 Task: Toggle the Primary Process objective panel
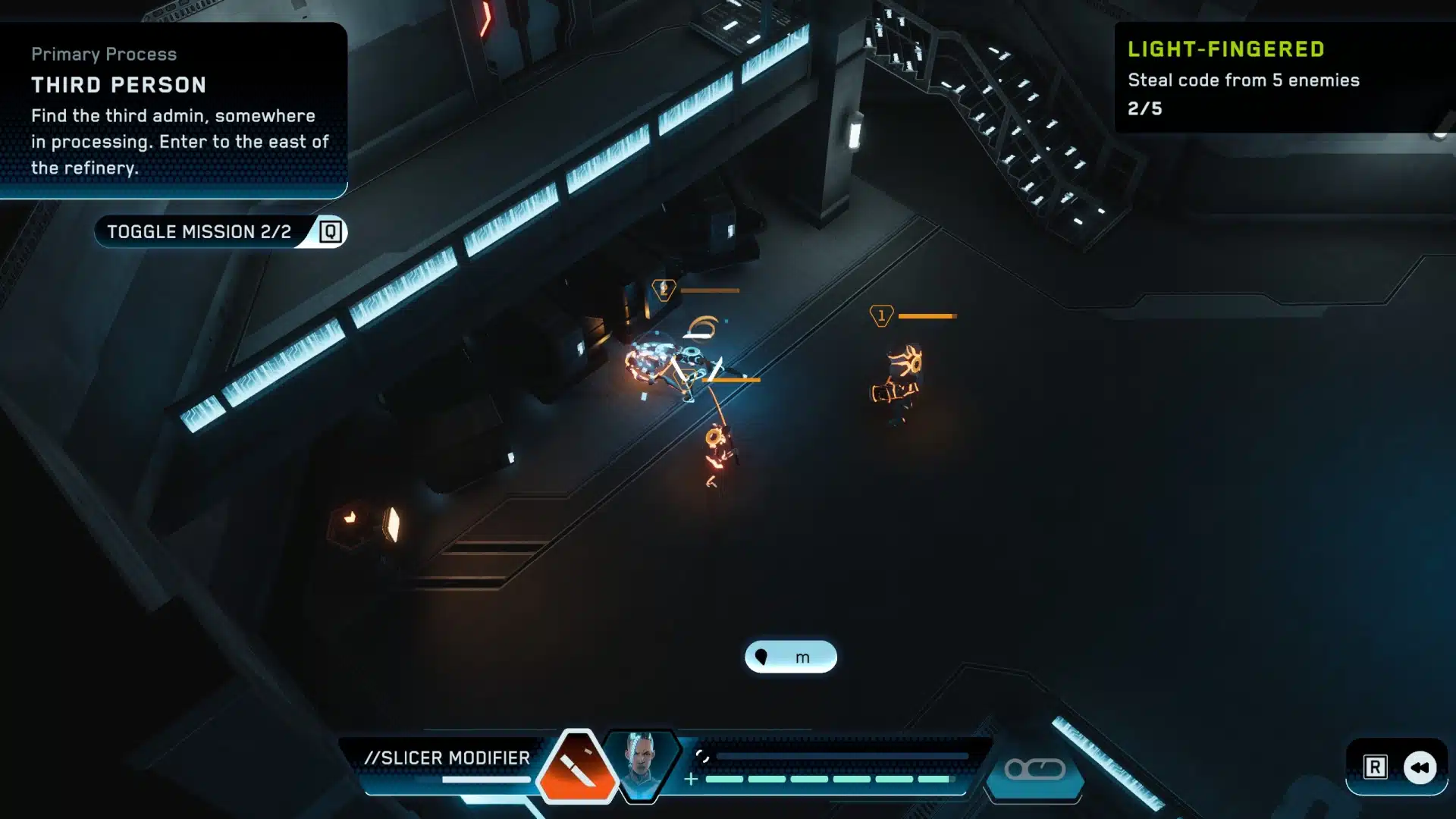tap(104, 54)
